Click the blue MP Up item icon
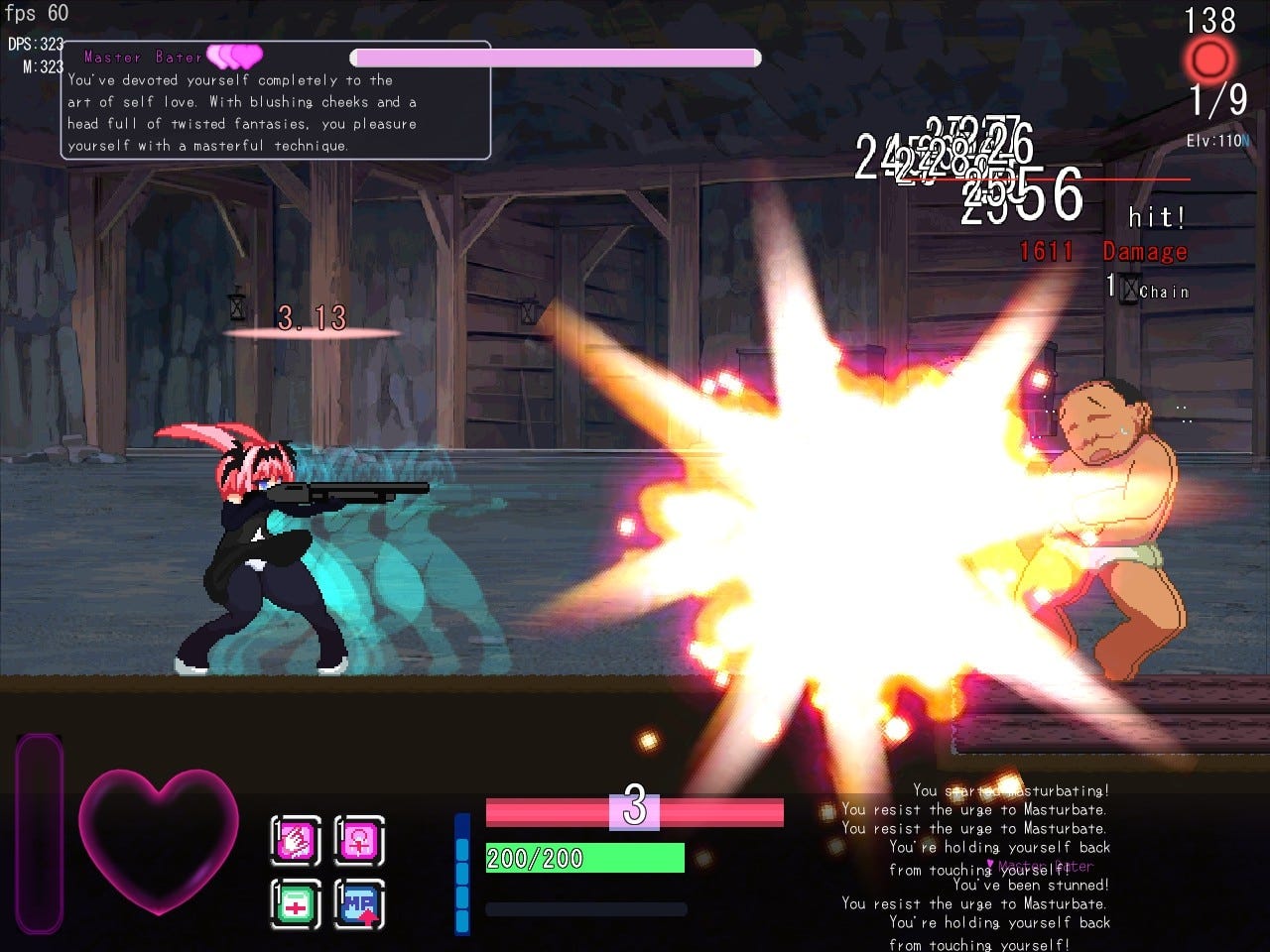This screenshot has width=1270, height=952. click(x=358, y=903)
